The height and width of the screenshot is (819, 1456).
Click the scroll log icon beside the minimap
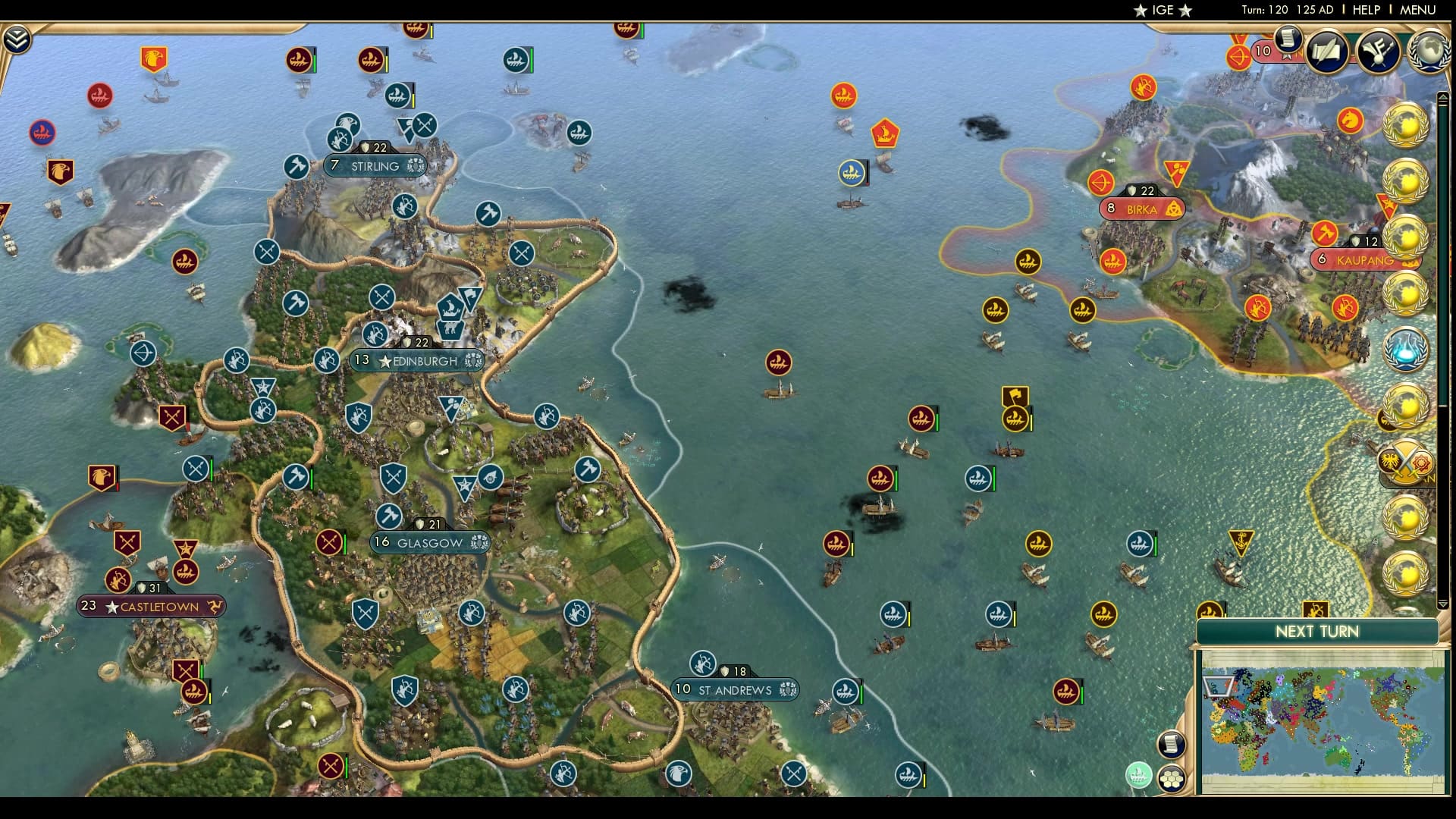pos(1171,742)
